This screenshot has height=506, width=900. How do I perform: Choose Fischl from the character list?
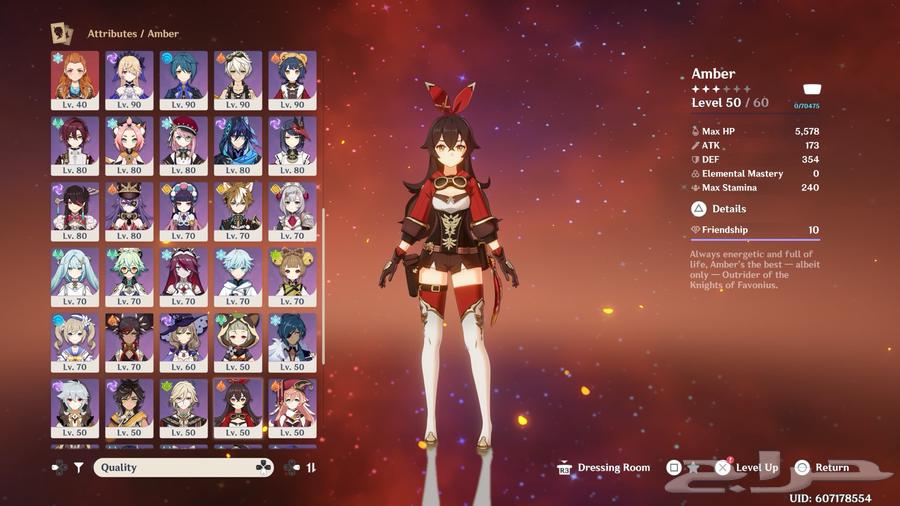pyautogui.click(x=130, y=80)
